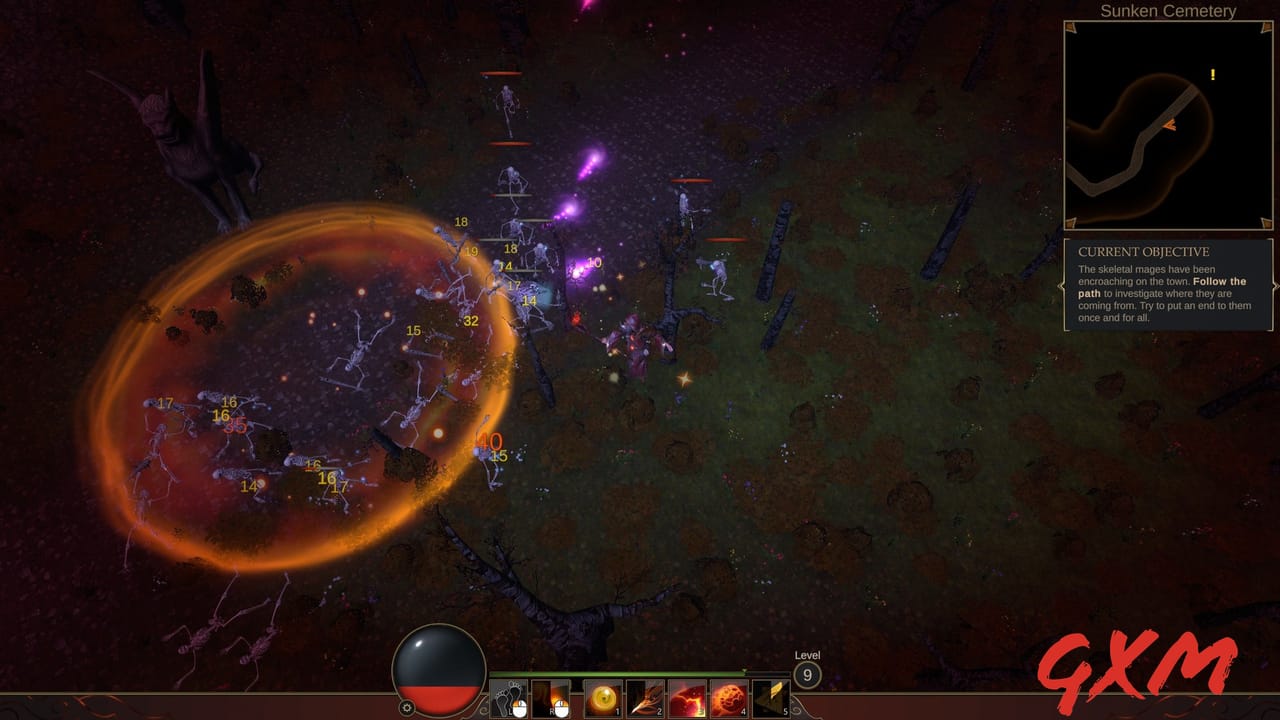Activate the fire nova skill in slot 3
The width and height of the screenshot is (1280, 720).
[x=686, y=697]
